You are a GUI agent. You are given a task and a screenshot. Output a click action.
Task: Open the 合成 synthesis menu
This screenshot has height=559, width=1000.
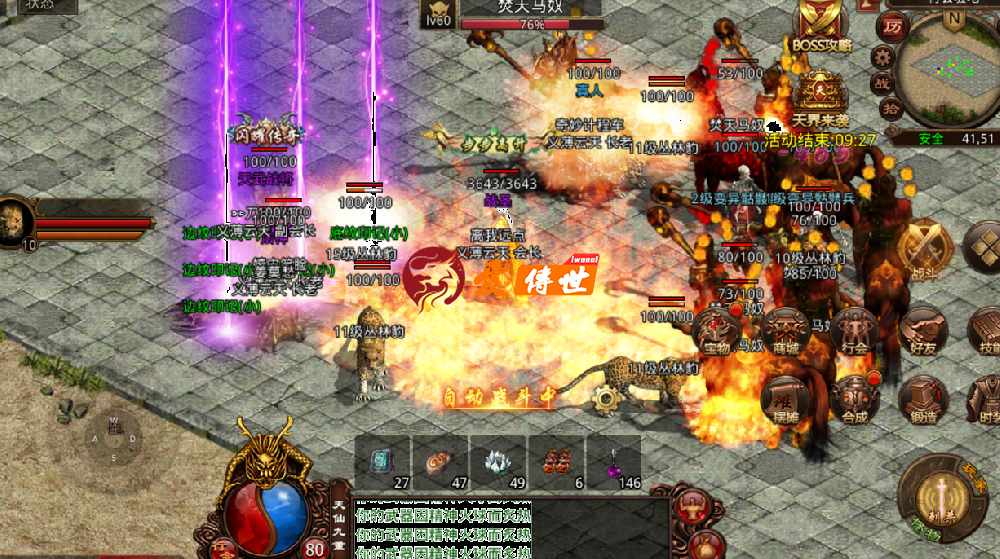coord(854,399)
